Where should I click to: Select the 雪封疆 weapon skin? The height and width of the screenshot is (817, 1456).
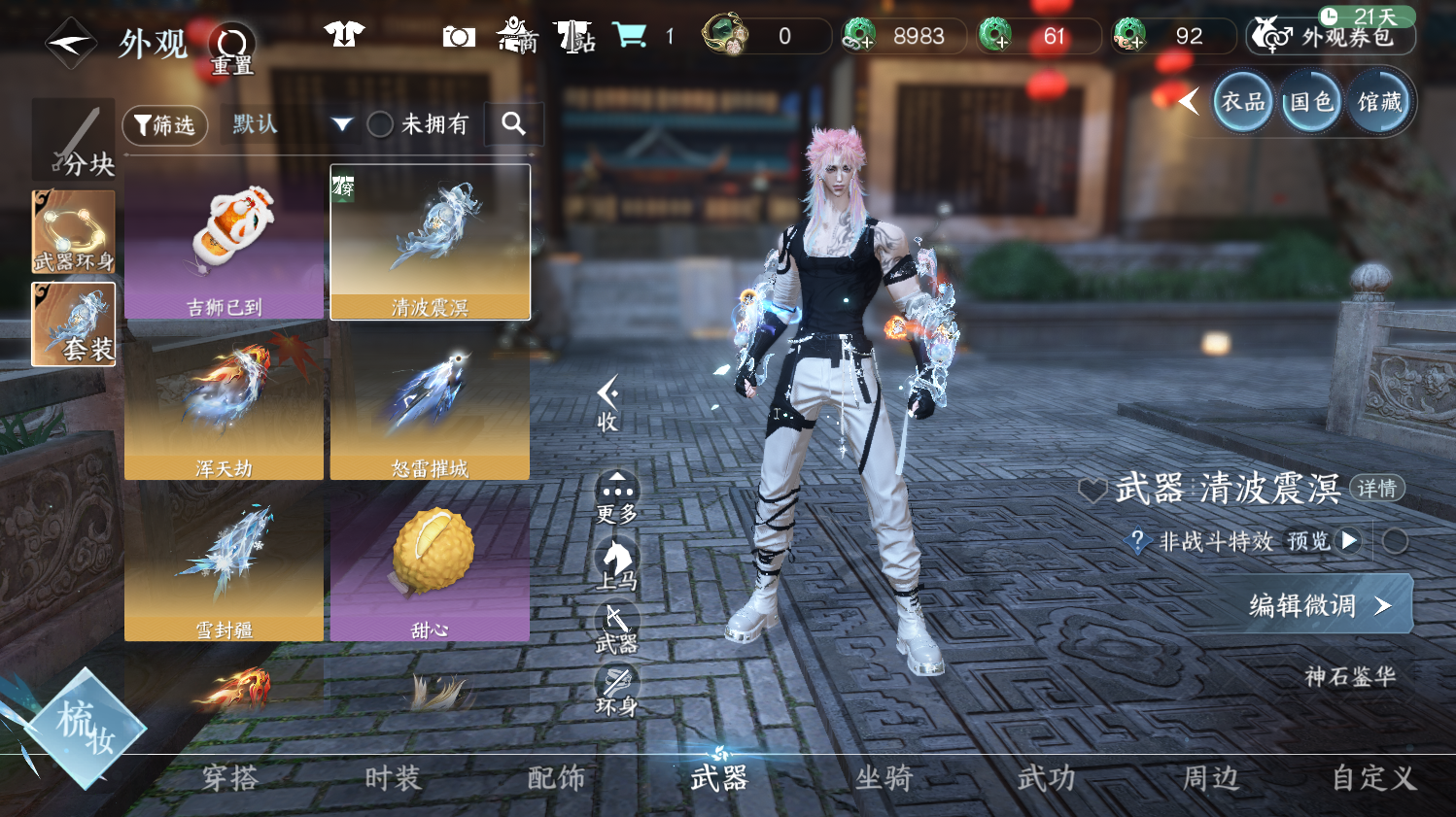(225, 563)
